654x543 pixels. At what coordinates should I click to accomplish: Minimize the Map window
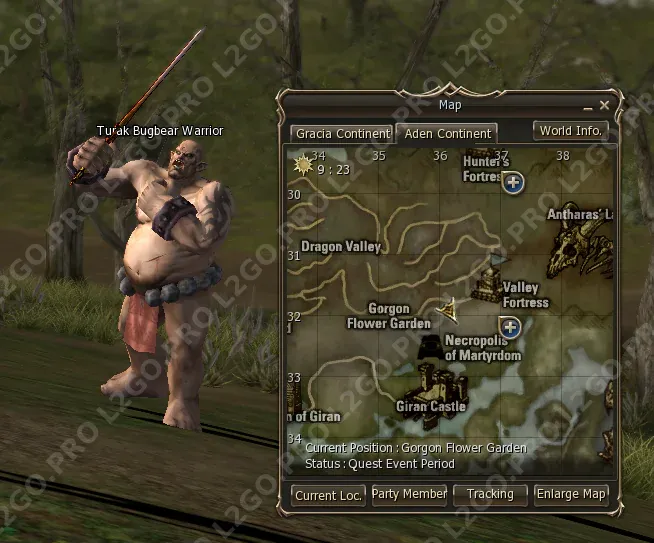(x=587, y=105)
